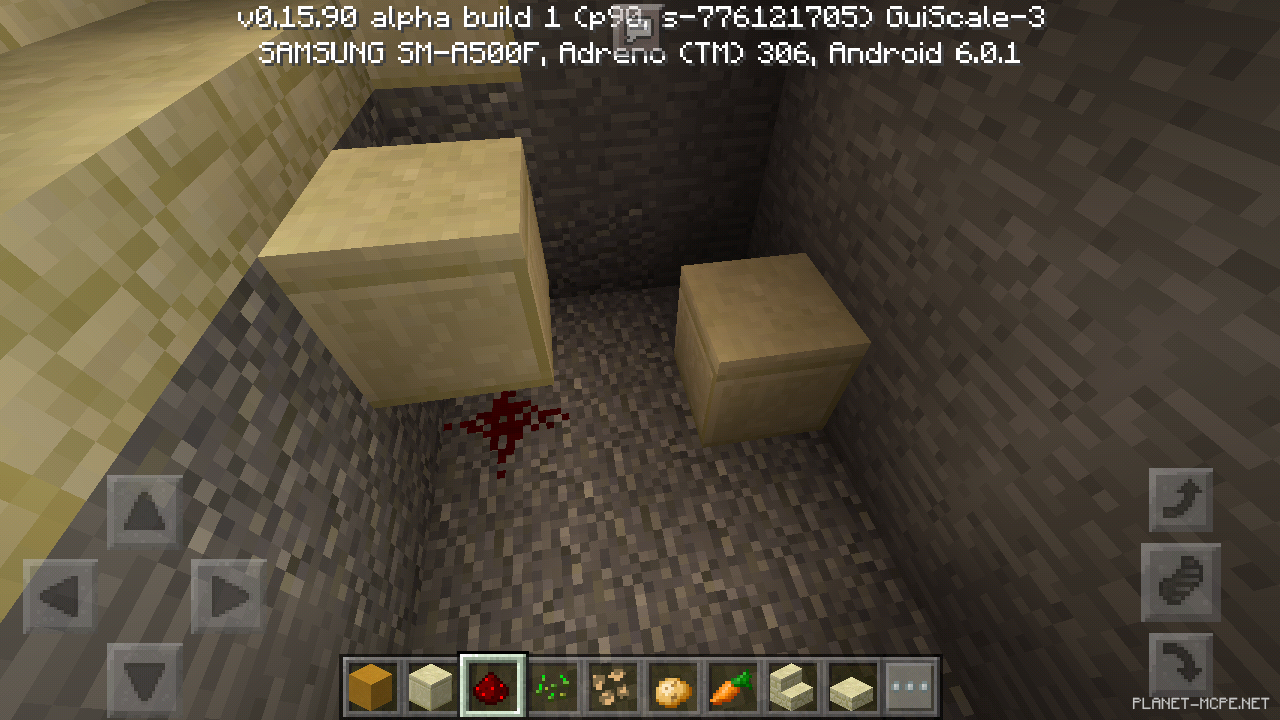Select the sandstone stairs hotbar item
Image resolution: width=1280 pixels, height=720 pixels.
792,684
